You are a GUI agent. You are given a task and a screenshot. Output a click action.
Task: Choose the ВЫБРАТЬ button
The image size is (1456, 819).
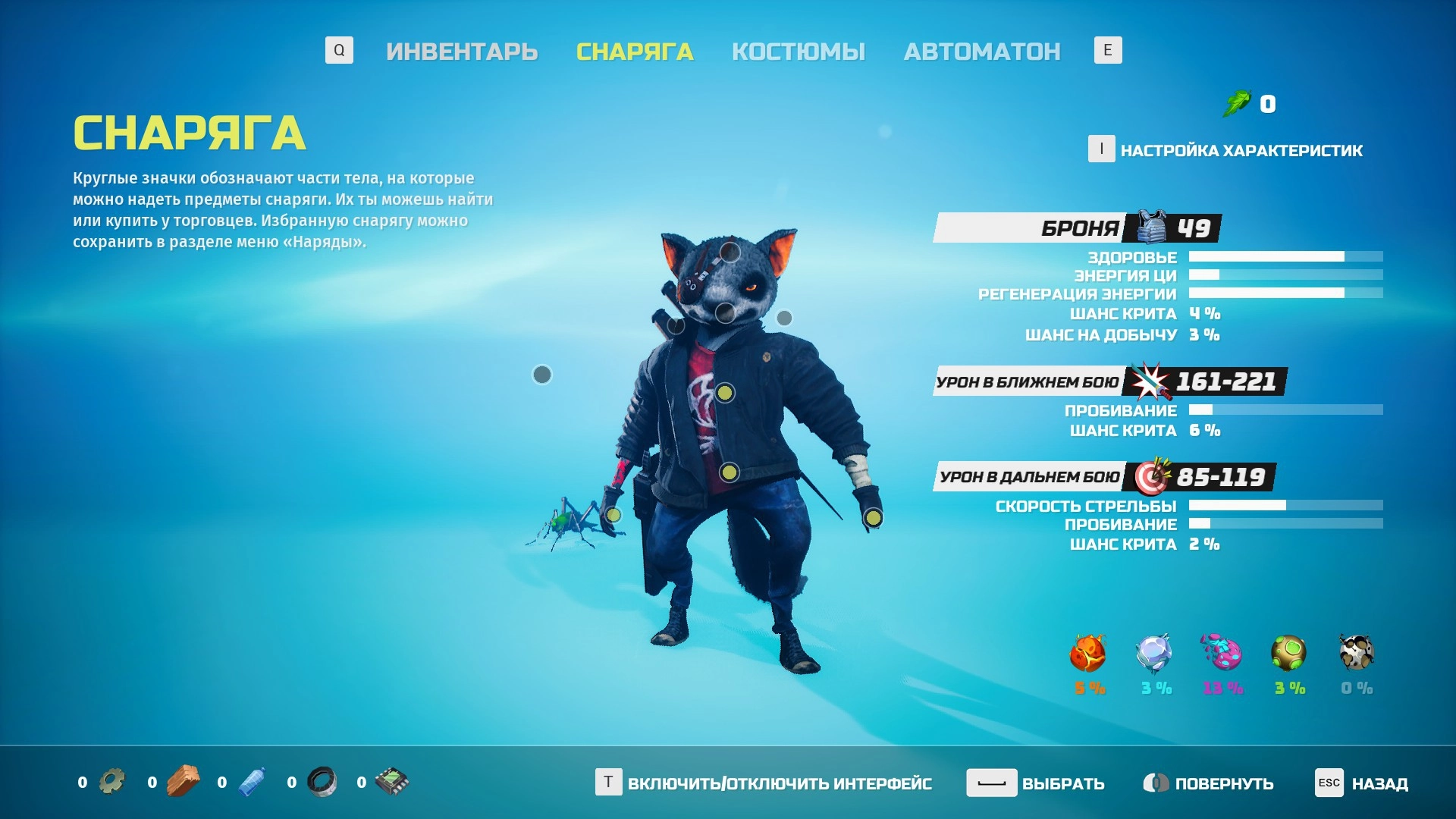tap(1062, 783)
